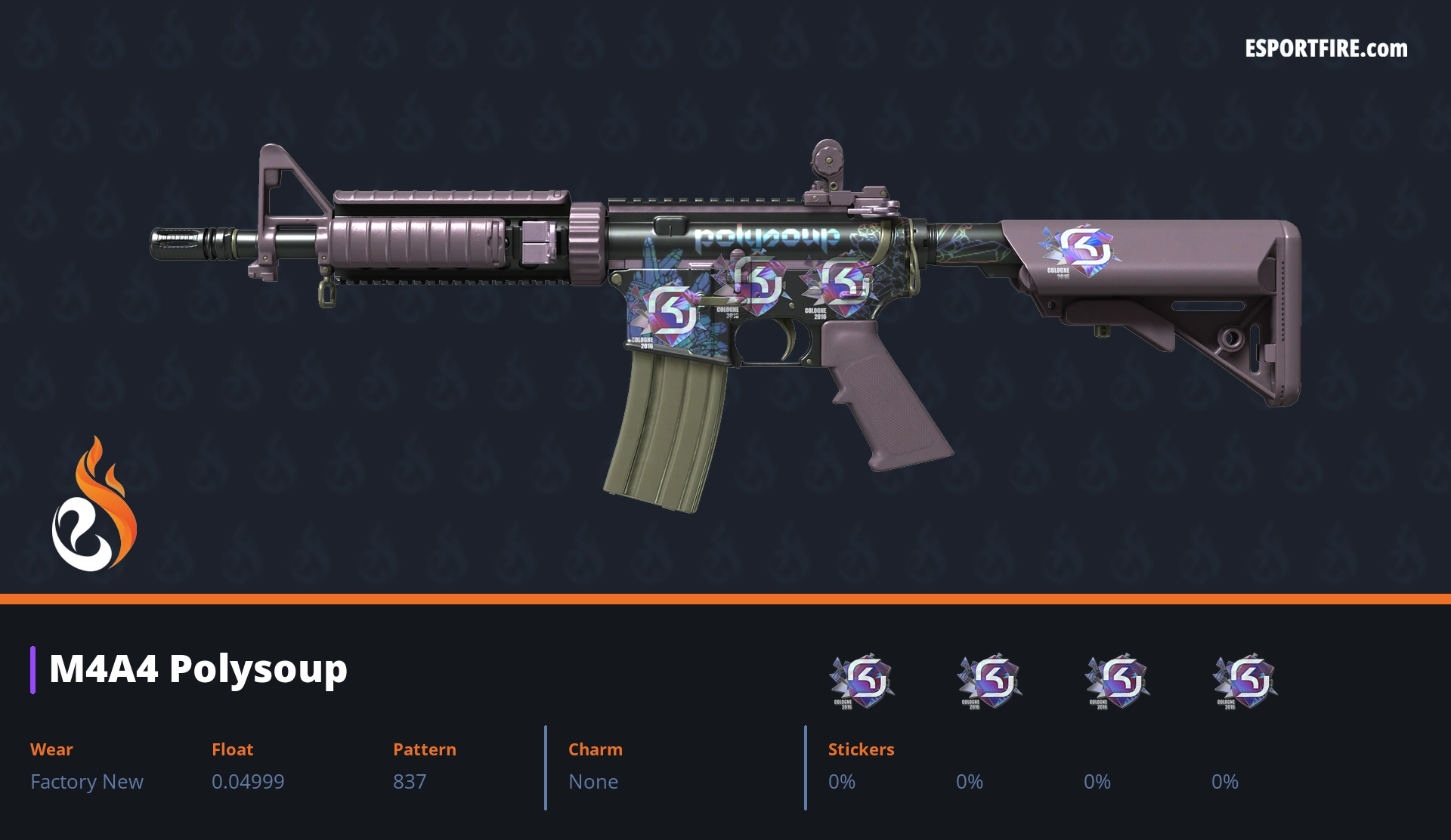Click the Esportfire flame logo

94,505
